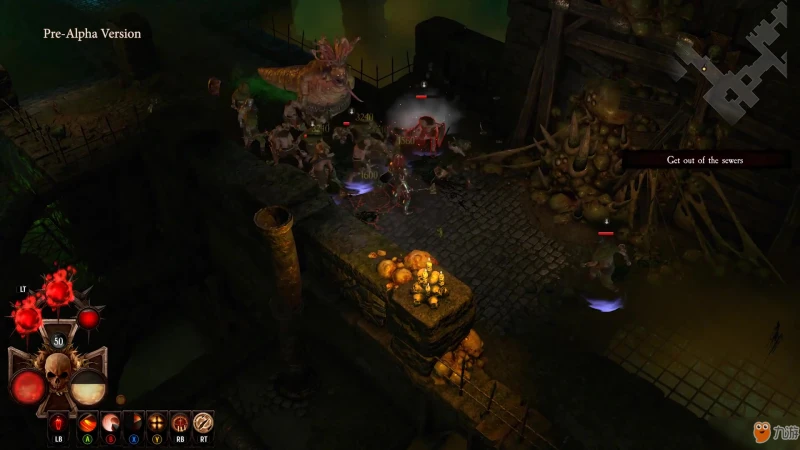Screen dimensions: 800x450
Task: Use the four glowing orbs skill
Action: pyautogui.click(x=156, y=423)
